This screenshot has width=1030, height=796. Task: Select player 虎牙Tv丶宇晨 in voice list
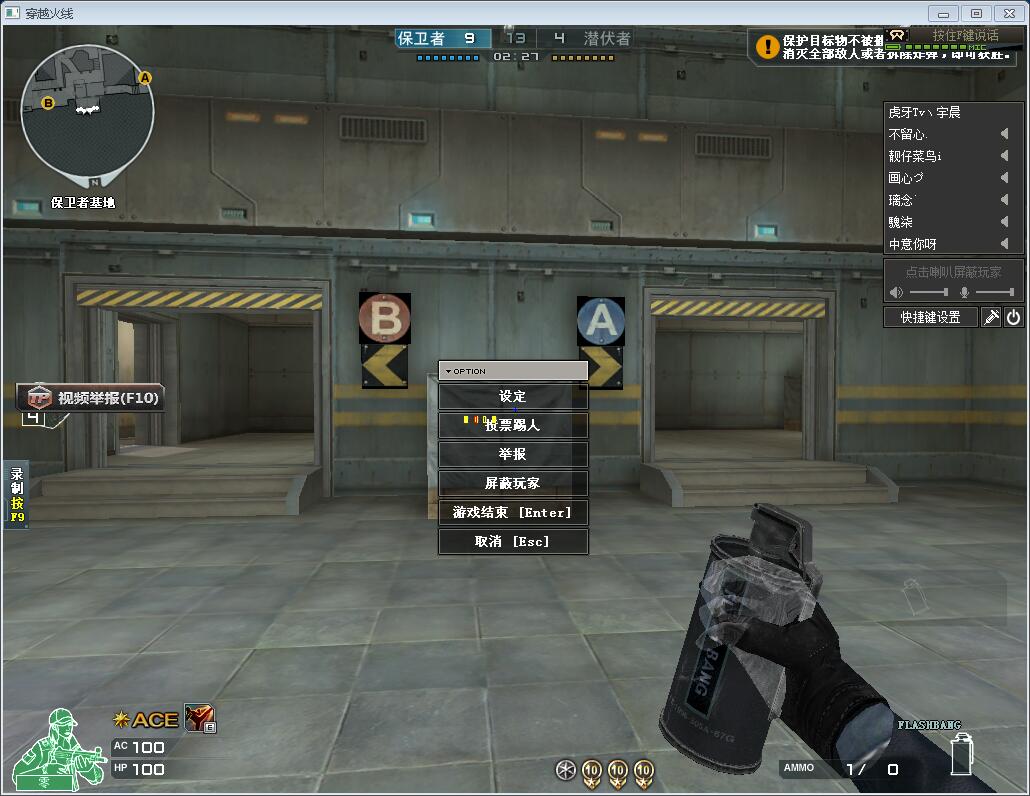(924, 112)
